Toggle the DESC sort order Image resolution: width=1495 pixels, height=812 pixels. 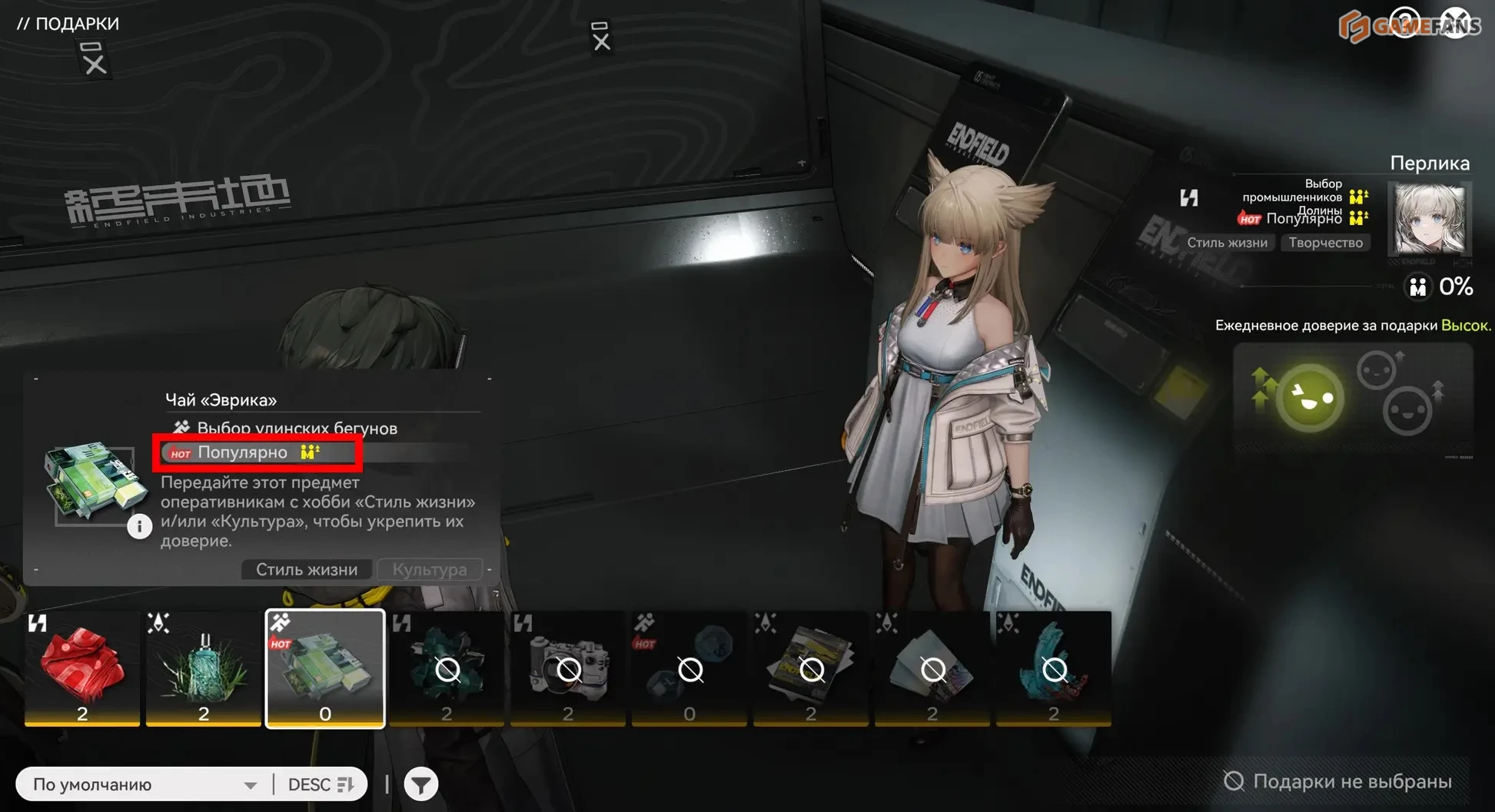[x=321, y=784]
